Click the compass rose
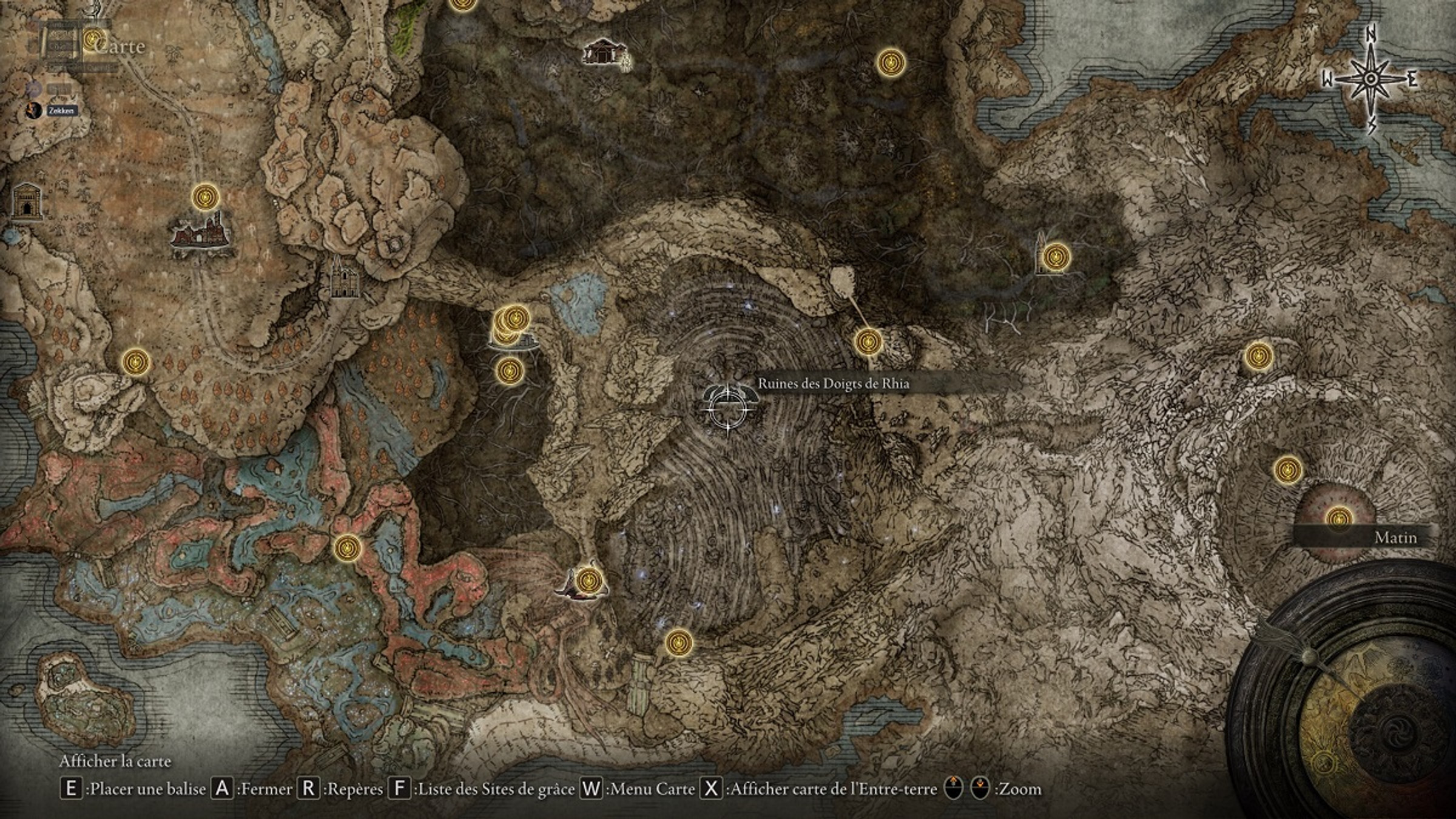1456x819 pixels. coord(1370,79)
